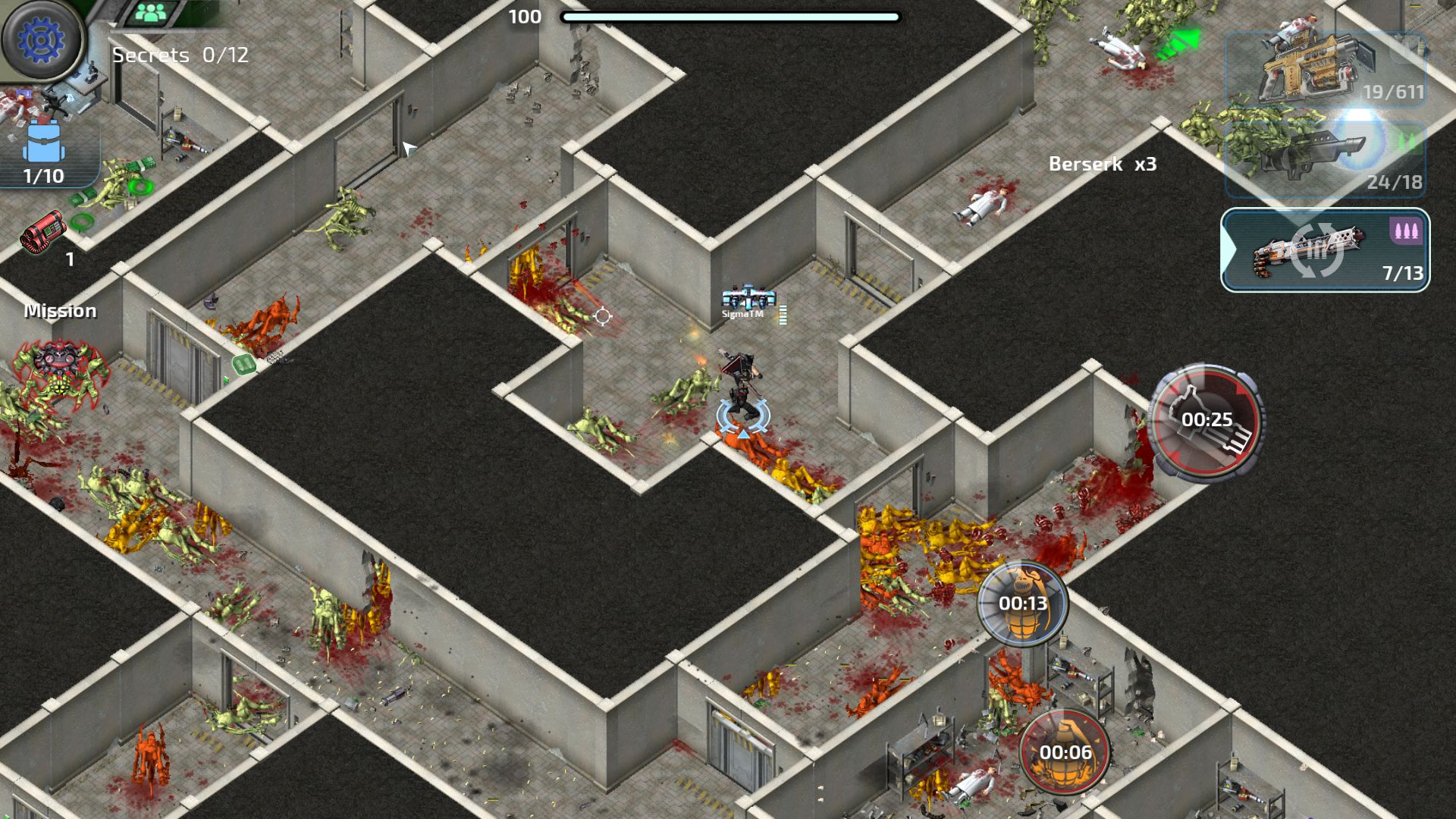Select the active weapon showing 7/13 ammo
1456x819 pixels.
1325,250
